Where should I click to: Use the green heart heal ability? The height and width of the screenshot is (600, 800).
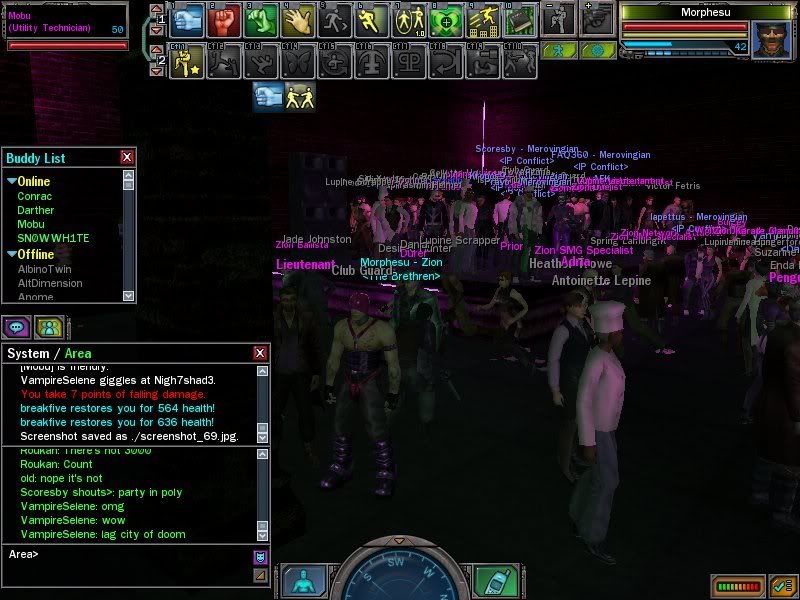tap(260, 18)
